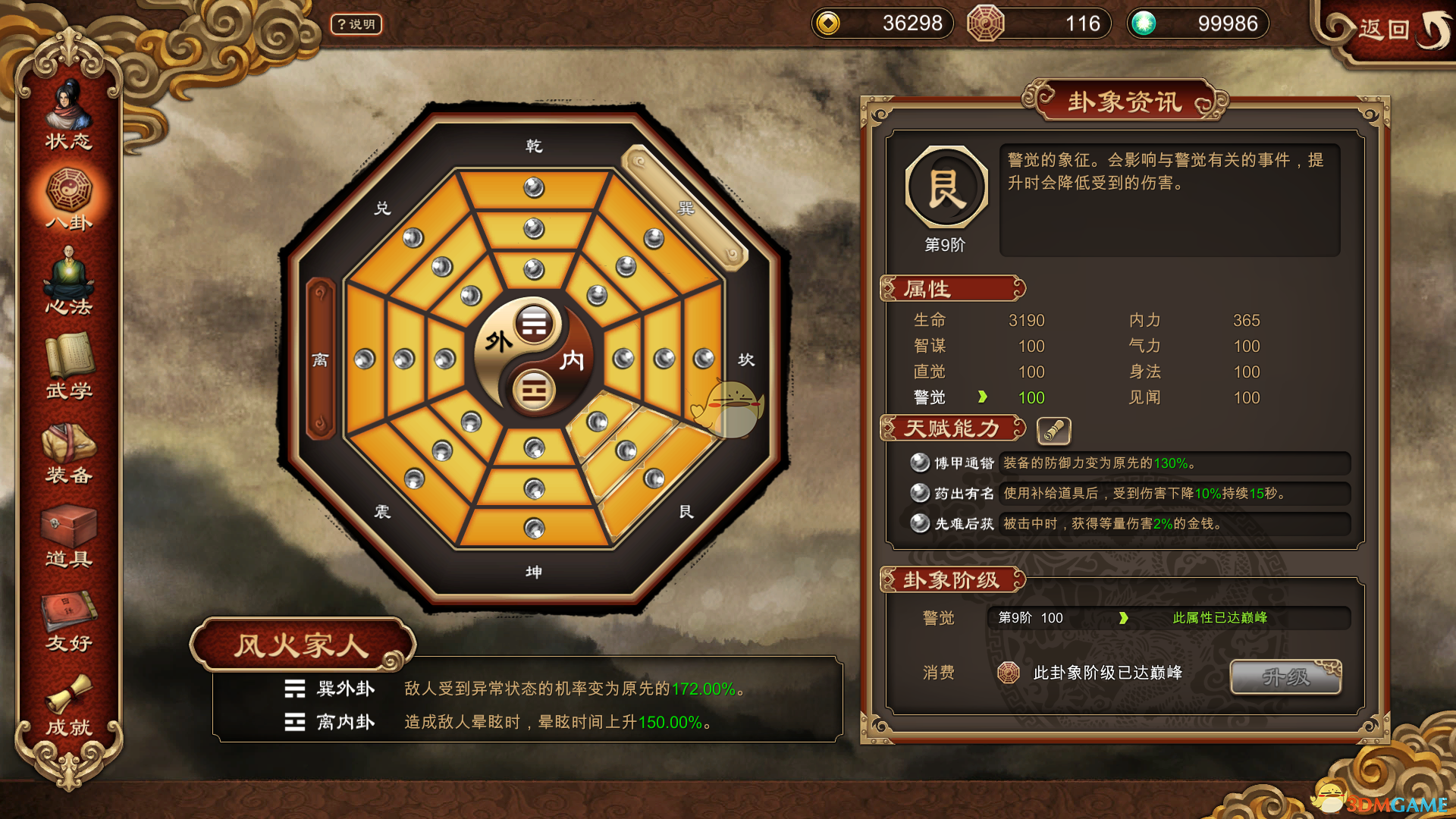Click the talent ability scroll icon
This screenshot has width=1456, height=819.
(x=1053, y=431)
